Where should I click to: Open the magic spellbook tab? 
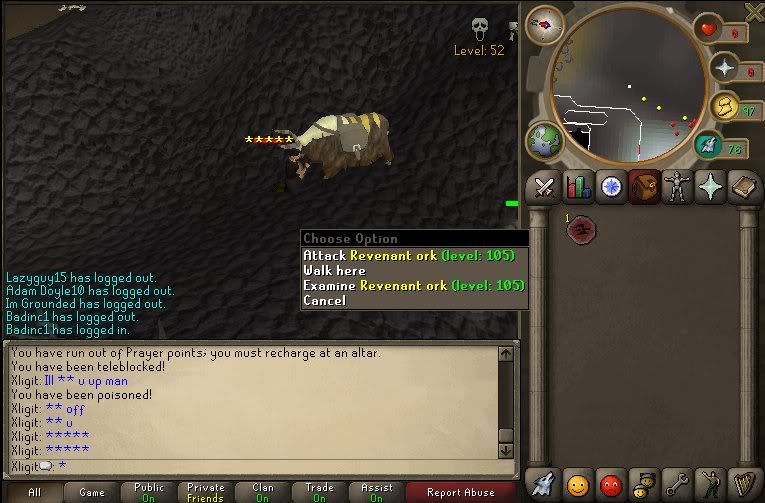(x=744, y=187)
